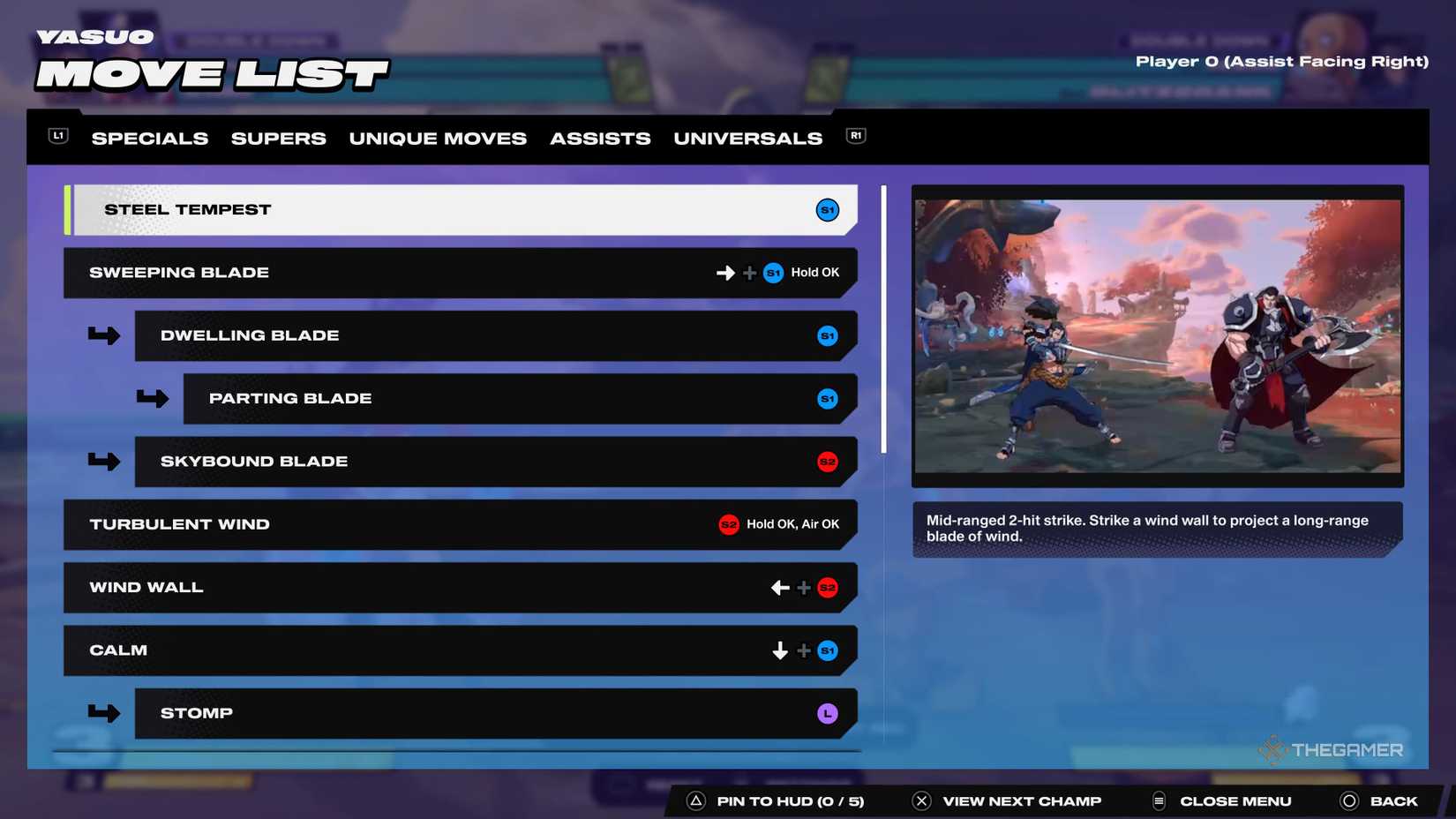This screenshot has width=1456, height=819.
Task: Expand the follow-up arrow beside Parting Blade
Action: tap(154, 399)
